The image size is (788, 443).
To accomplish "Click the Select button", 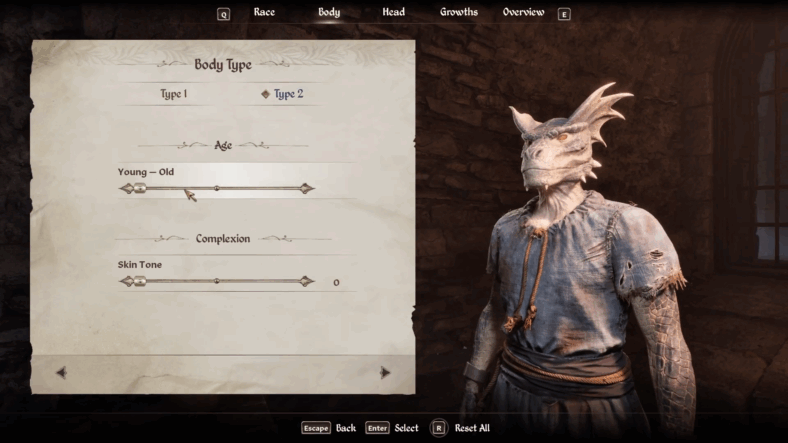I will pyautogui.click(x=392, y=428).
